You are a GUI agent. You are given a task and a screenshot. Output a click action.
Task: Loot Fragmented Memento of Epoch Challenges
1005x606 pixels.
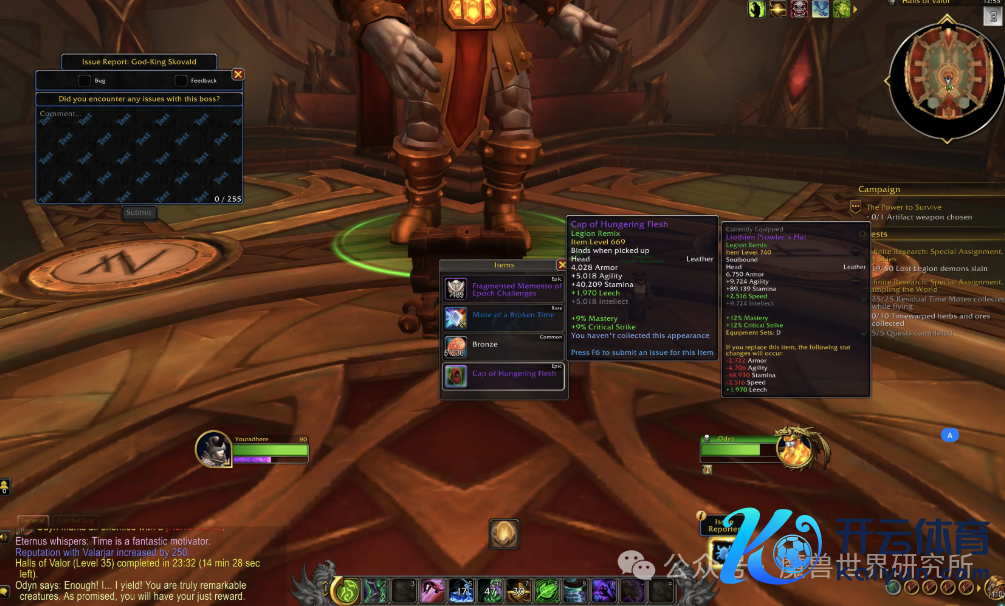click(456, 290)
